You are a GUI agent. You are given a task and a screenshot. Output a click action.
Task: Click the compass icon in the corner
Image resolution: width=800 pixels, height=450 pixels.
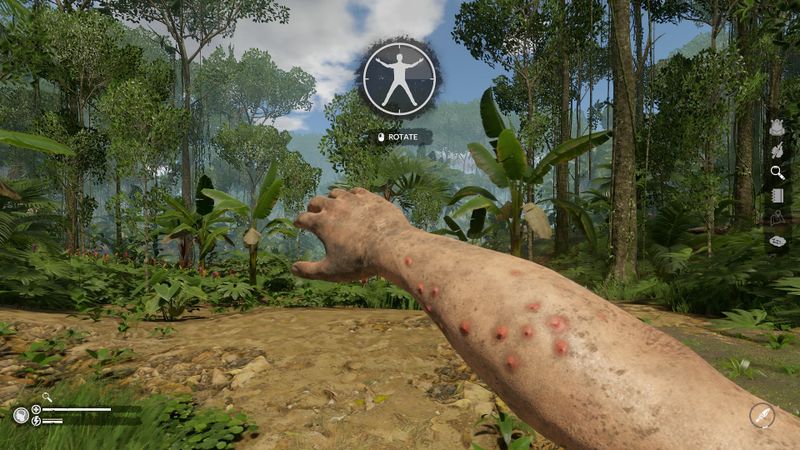click(x=762, y=415)
